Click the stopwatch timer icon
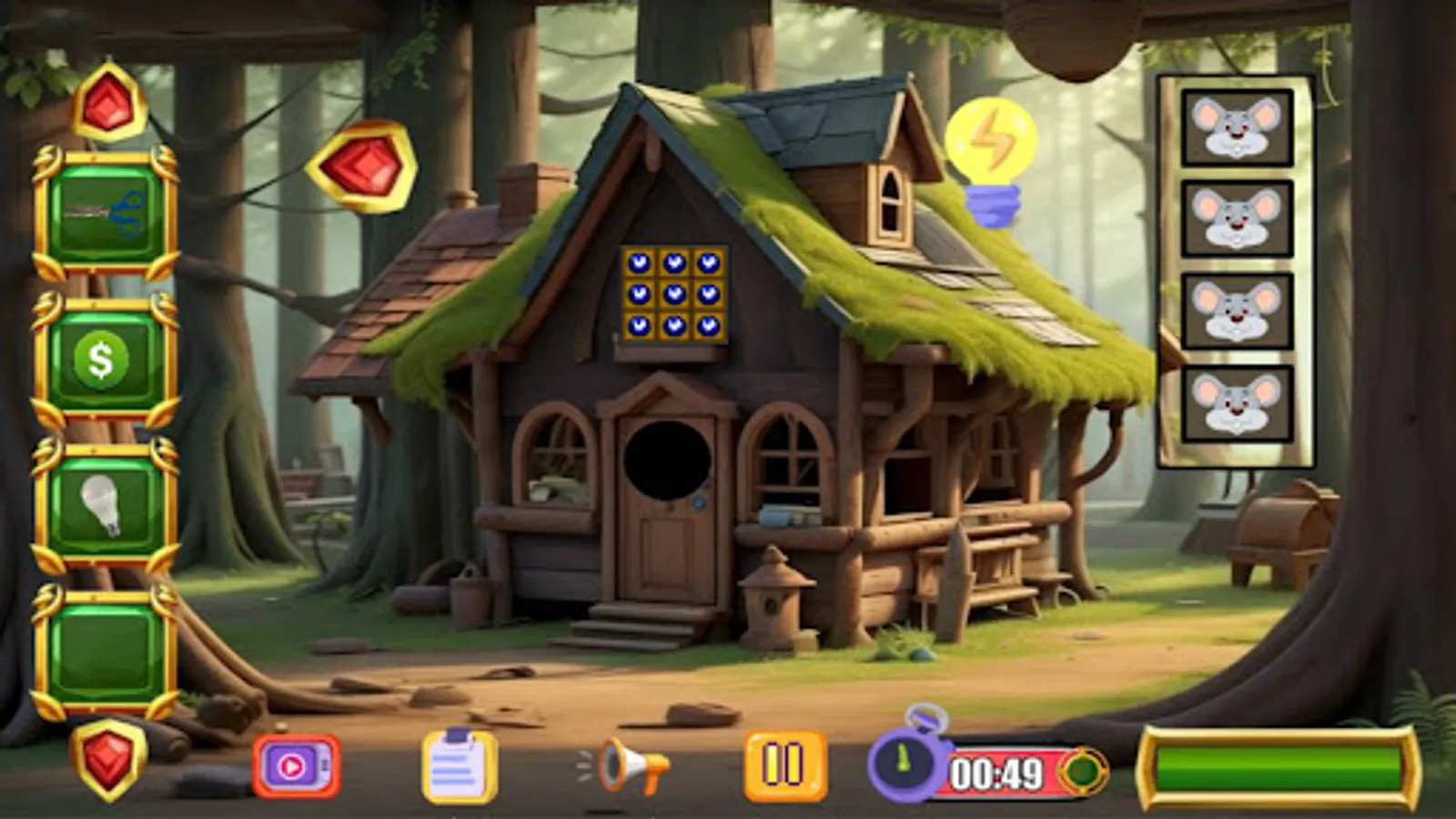The image size is (1456, 819). [x=905, y=764]
